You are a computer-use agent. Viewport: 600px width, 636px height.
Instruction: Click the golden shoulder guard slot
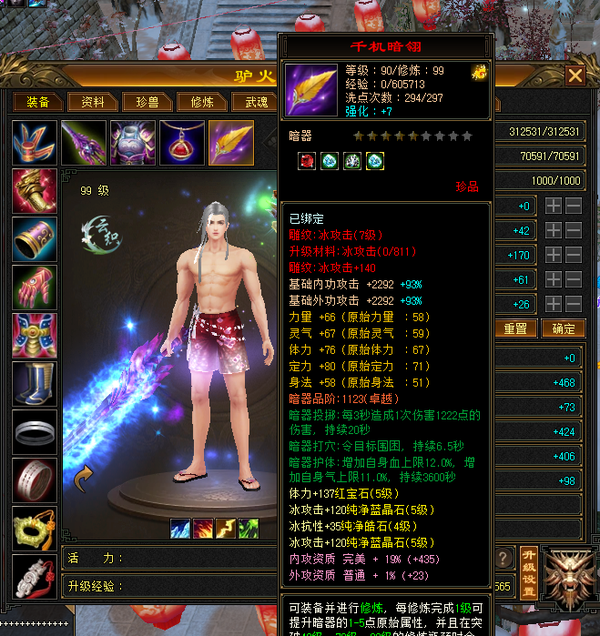tap(34, 190)
